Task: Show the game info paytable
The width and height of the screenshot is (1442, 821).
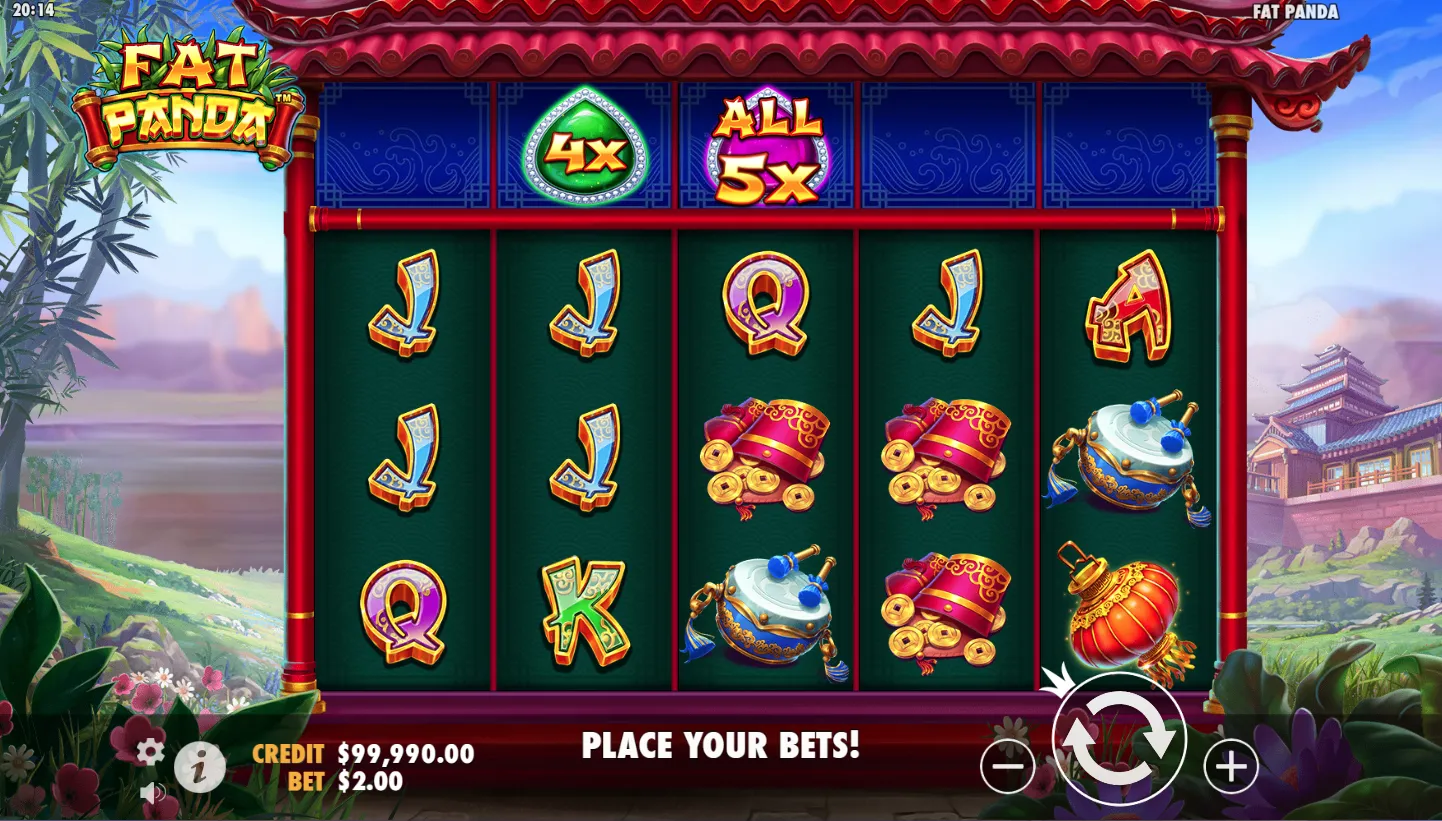Action: tap(200, 769)
